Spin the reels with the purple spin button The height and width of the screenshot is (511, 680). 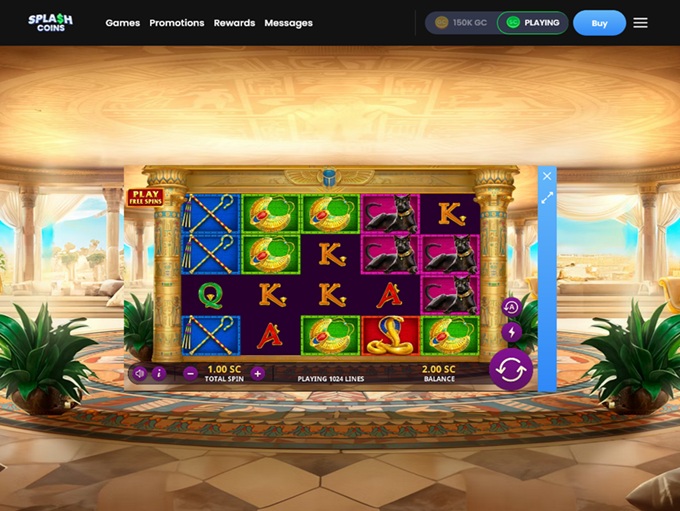tap(510, 370)
